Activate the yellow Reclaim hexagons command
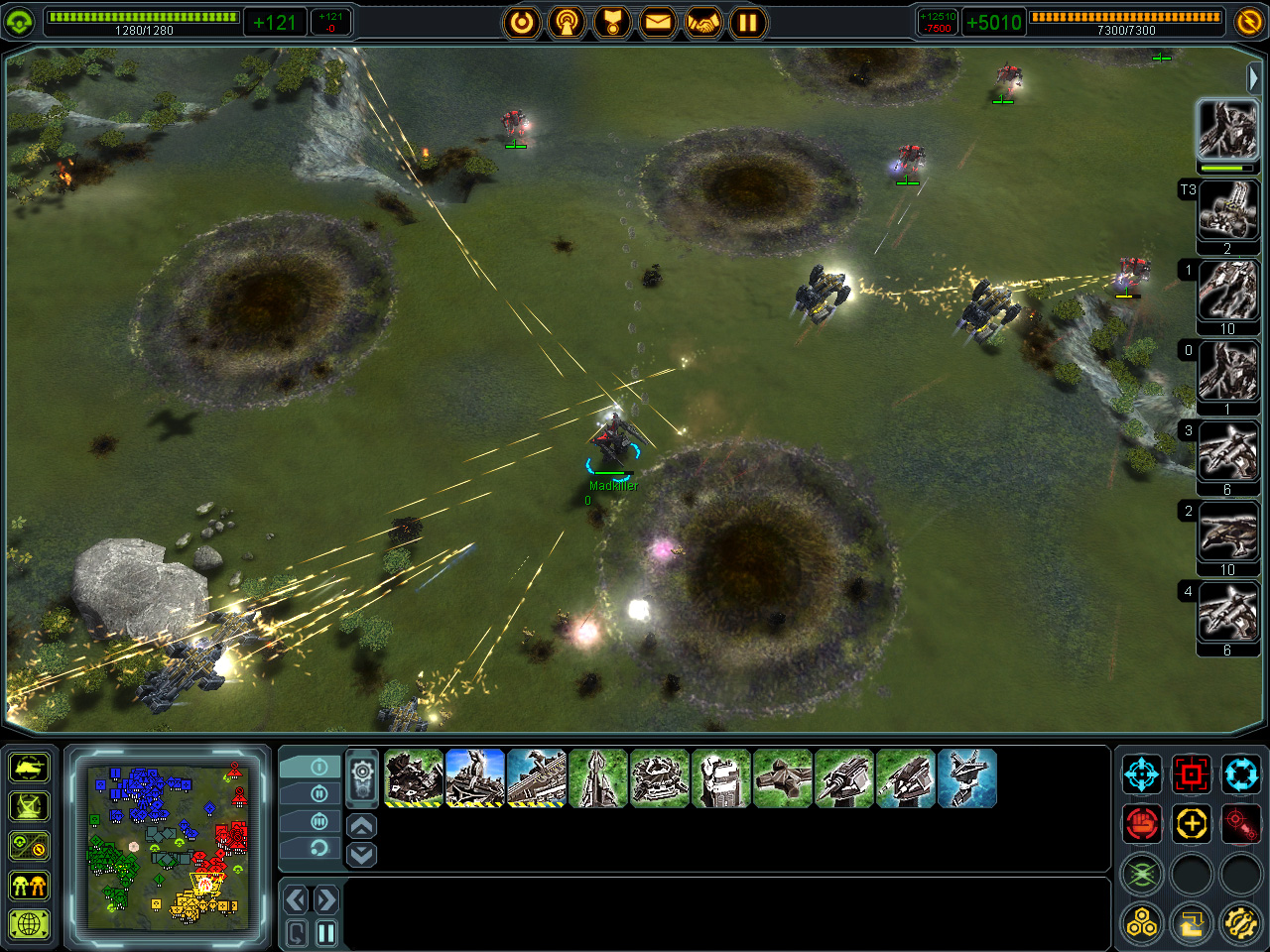This screenshot has width=1270, height=952. tap(1142, 924)
